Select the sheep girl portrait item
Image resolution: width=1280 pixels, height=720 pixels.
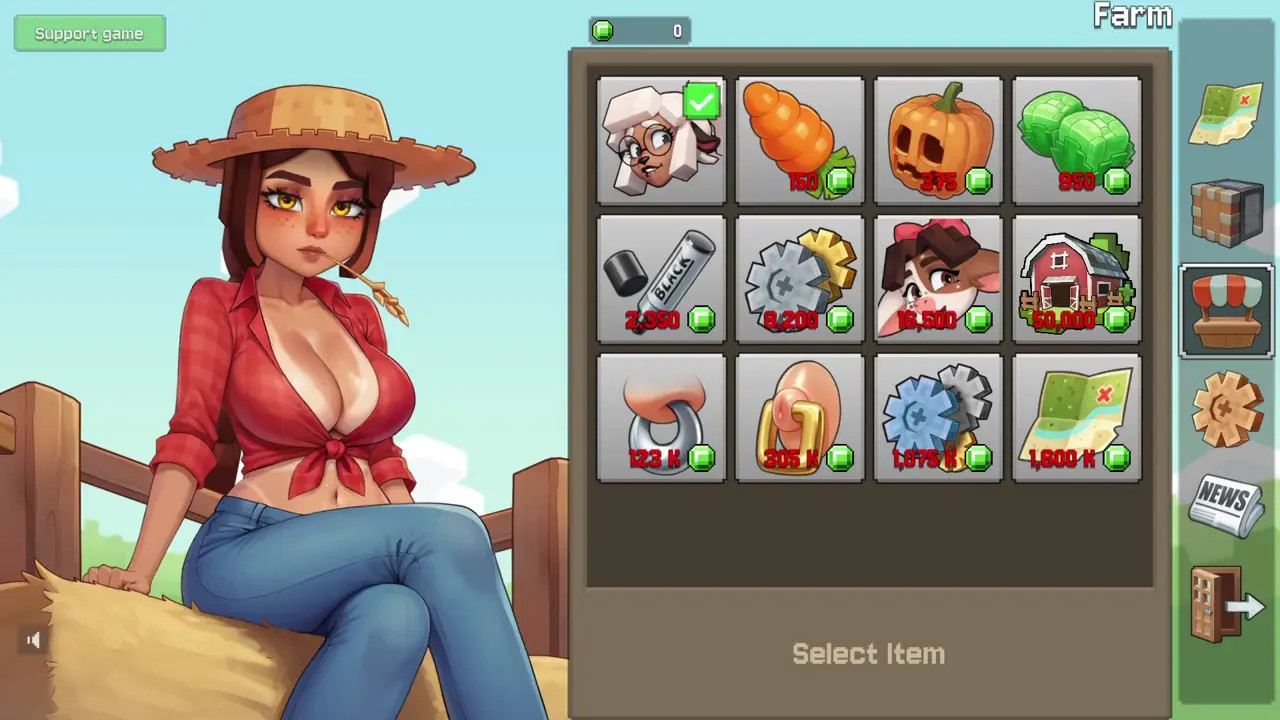pyautogui.click(x=661, y=141)
